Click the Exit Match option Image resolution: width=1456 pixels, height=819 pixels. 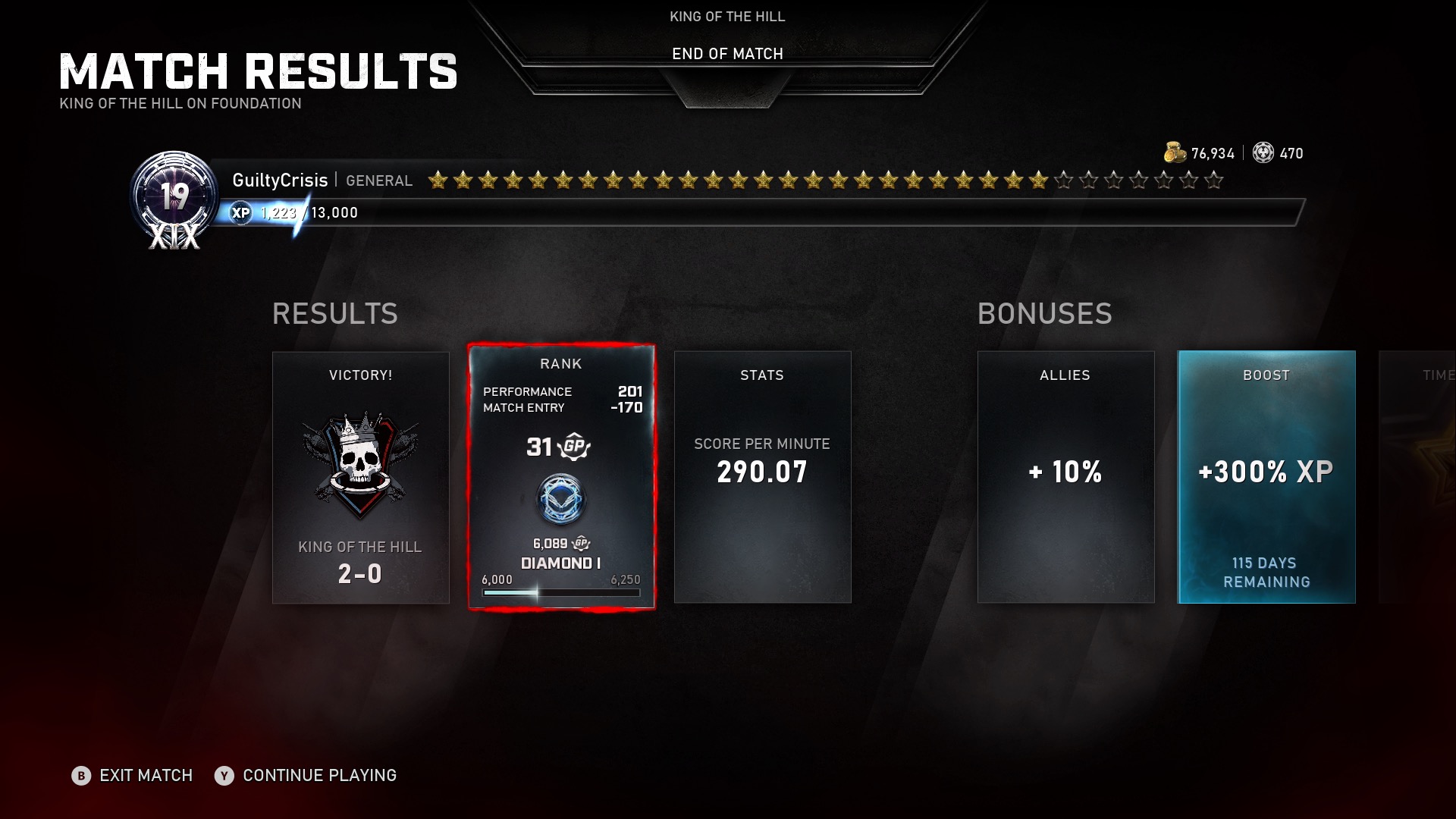(x=133, y=775)
